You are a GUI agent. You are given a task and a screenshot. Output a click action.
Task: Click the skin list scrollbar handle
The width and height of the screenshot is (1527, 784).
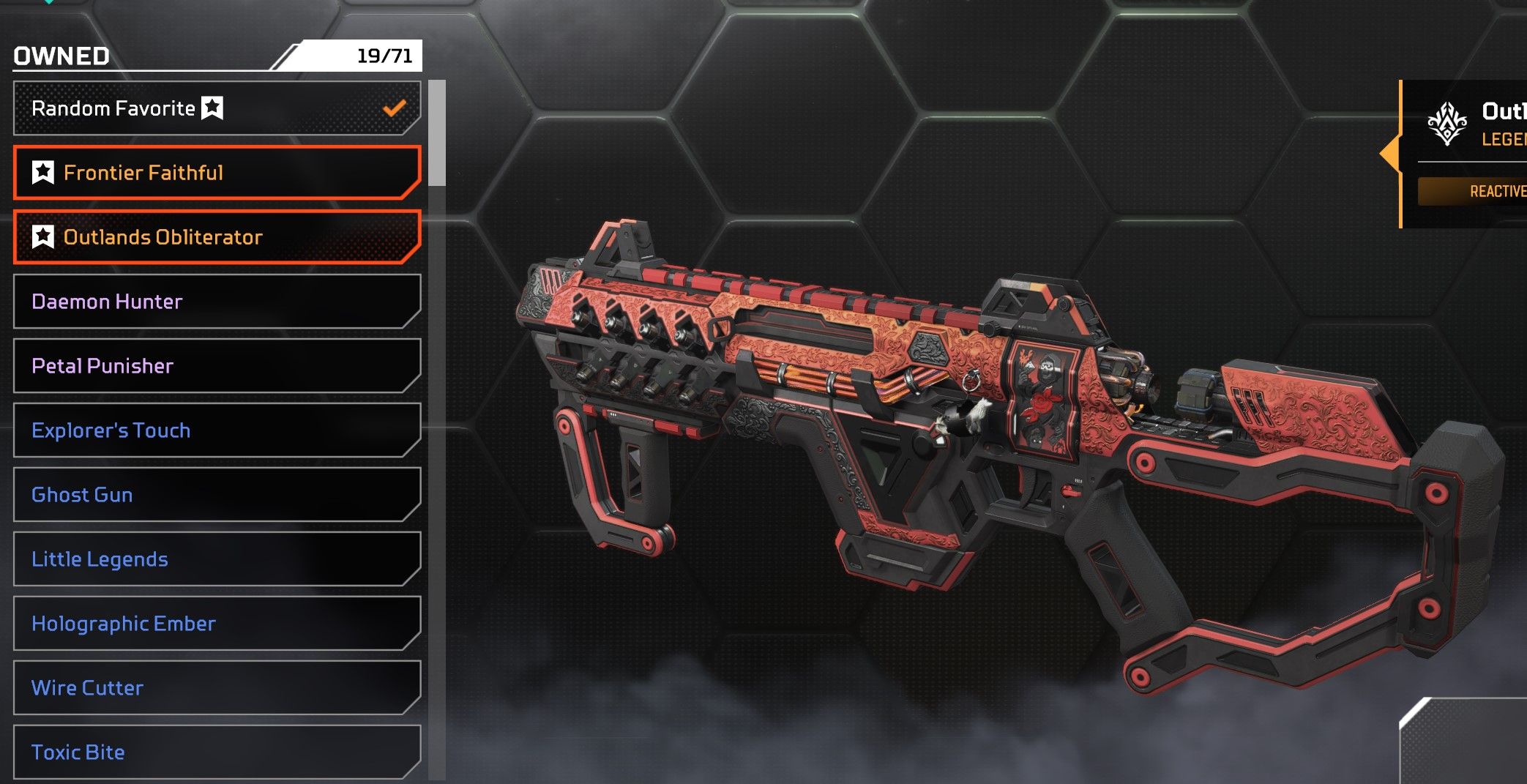click(x=437, y=133)
